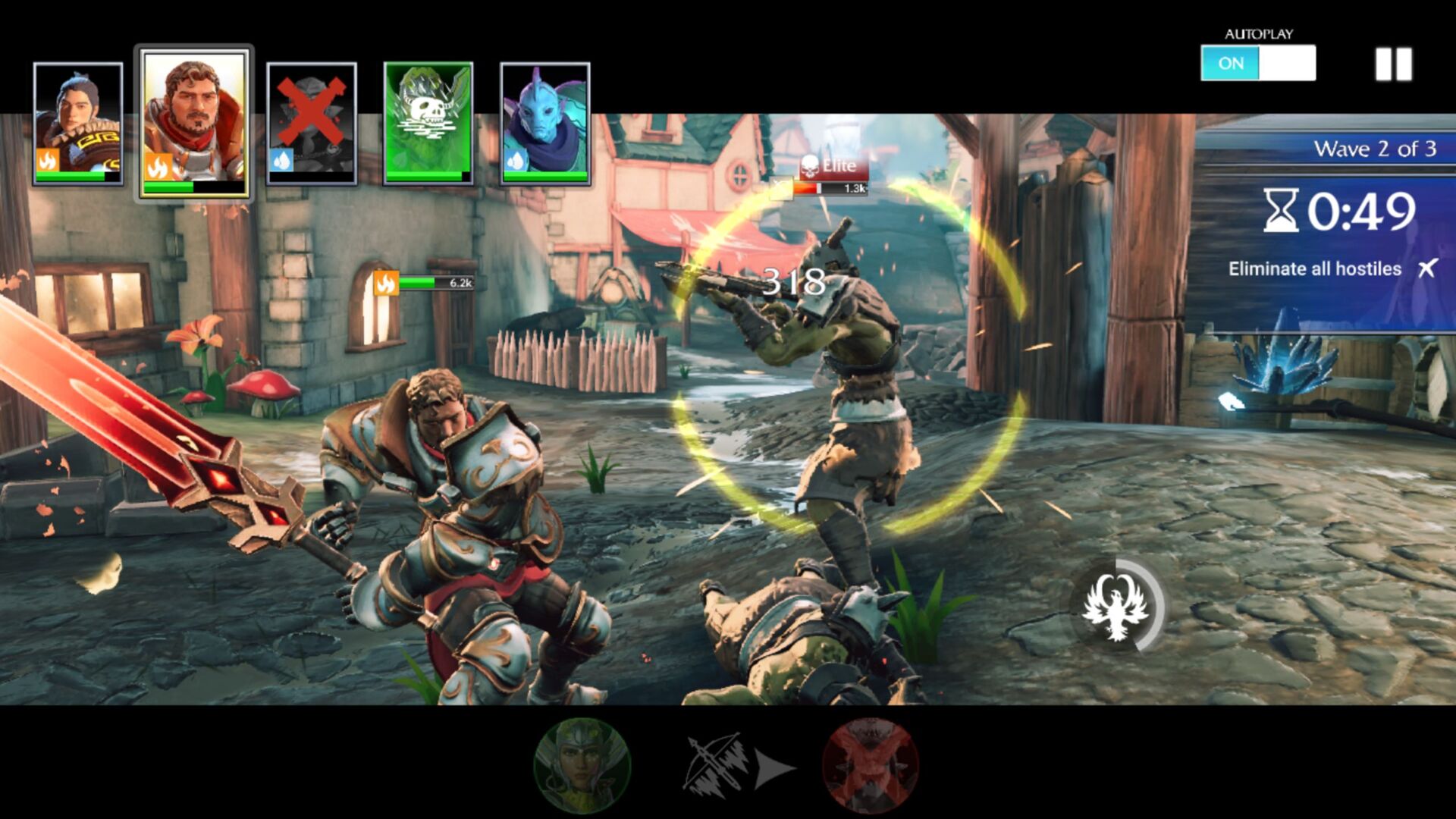
Task: Switch to the blue-skinned hero portrait
Action: tap(545, 124)
